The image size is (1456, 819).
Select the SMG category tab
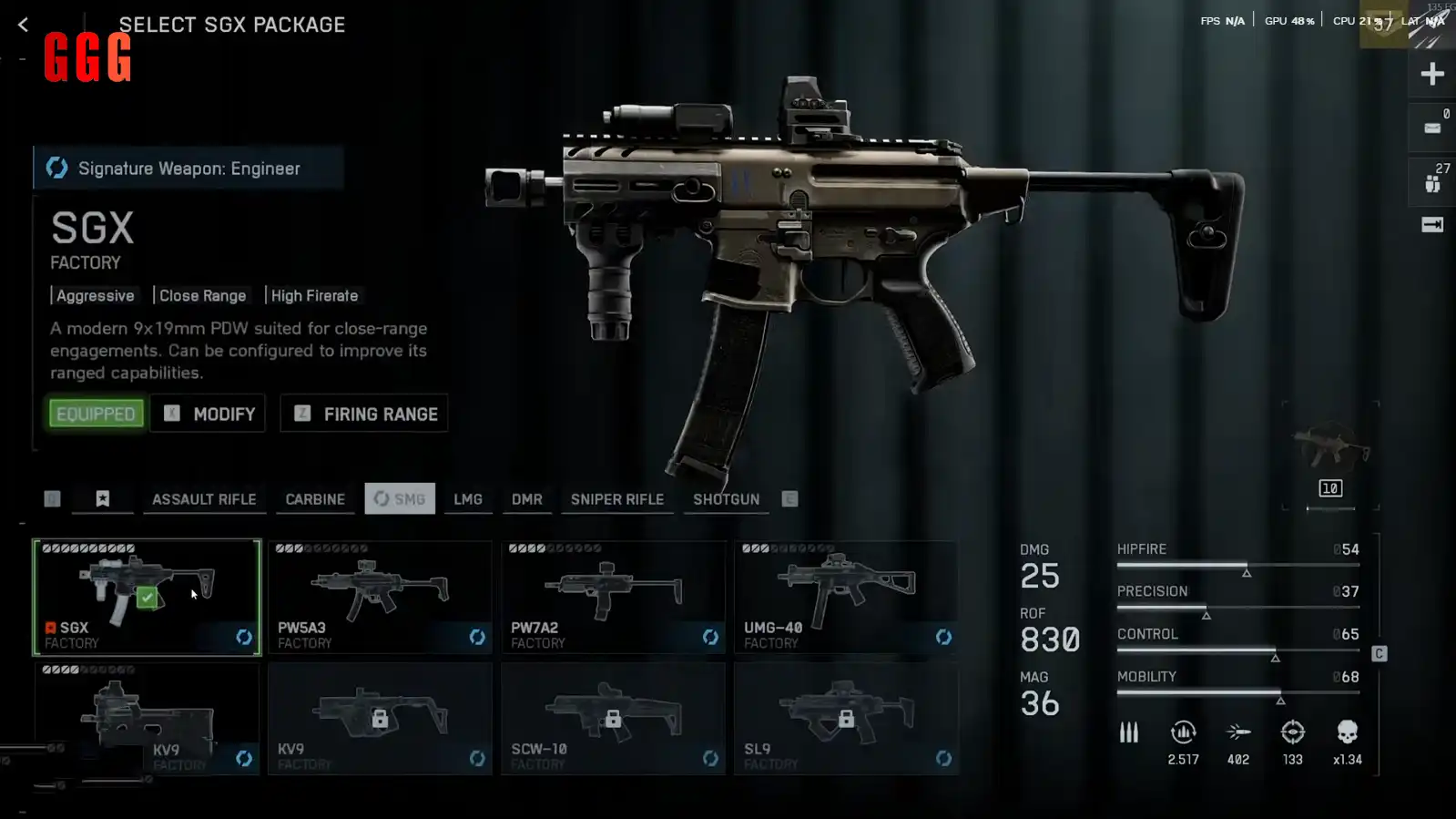[400, 499]
